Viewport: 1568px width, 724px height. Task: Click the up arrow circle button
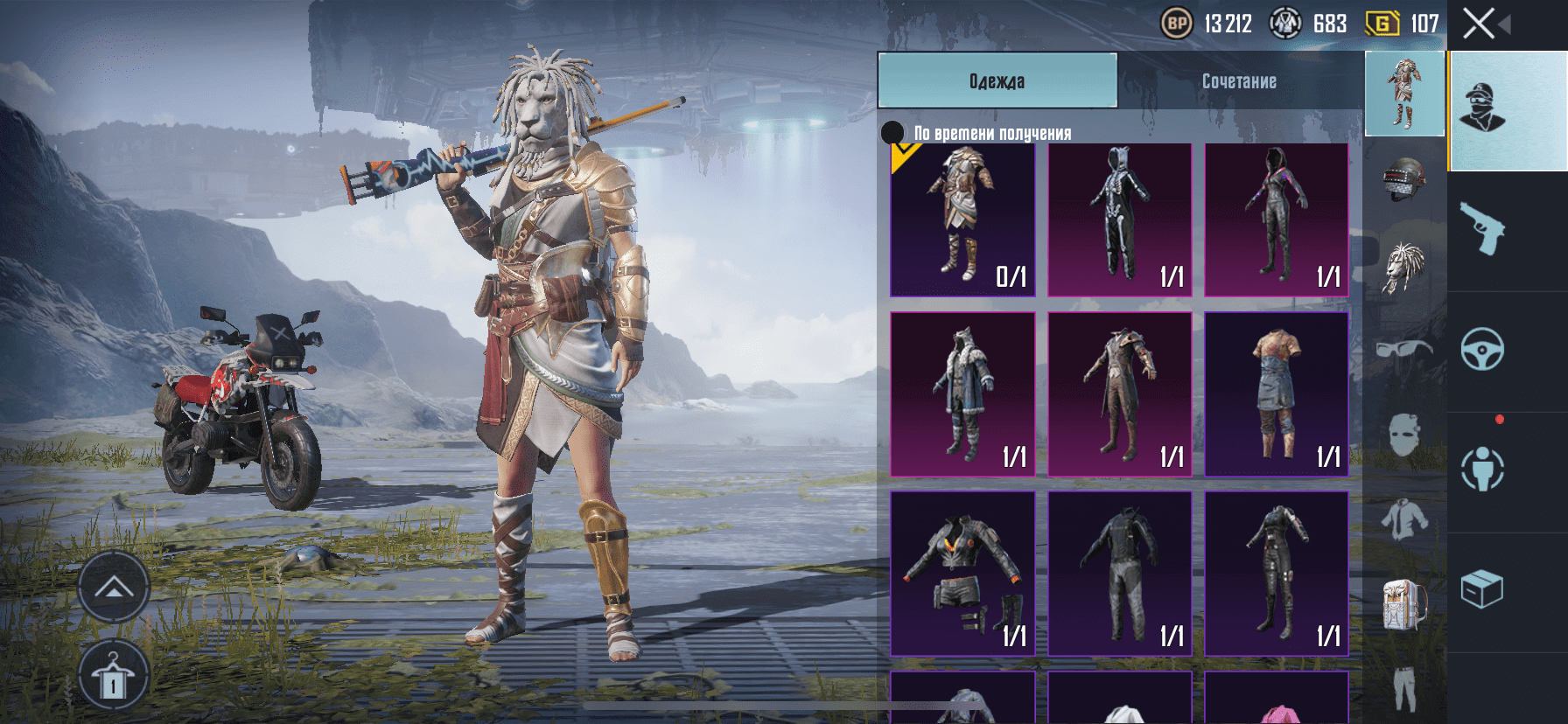pyautogui.click(x=114, y=588)
